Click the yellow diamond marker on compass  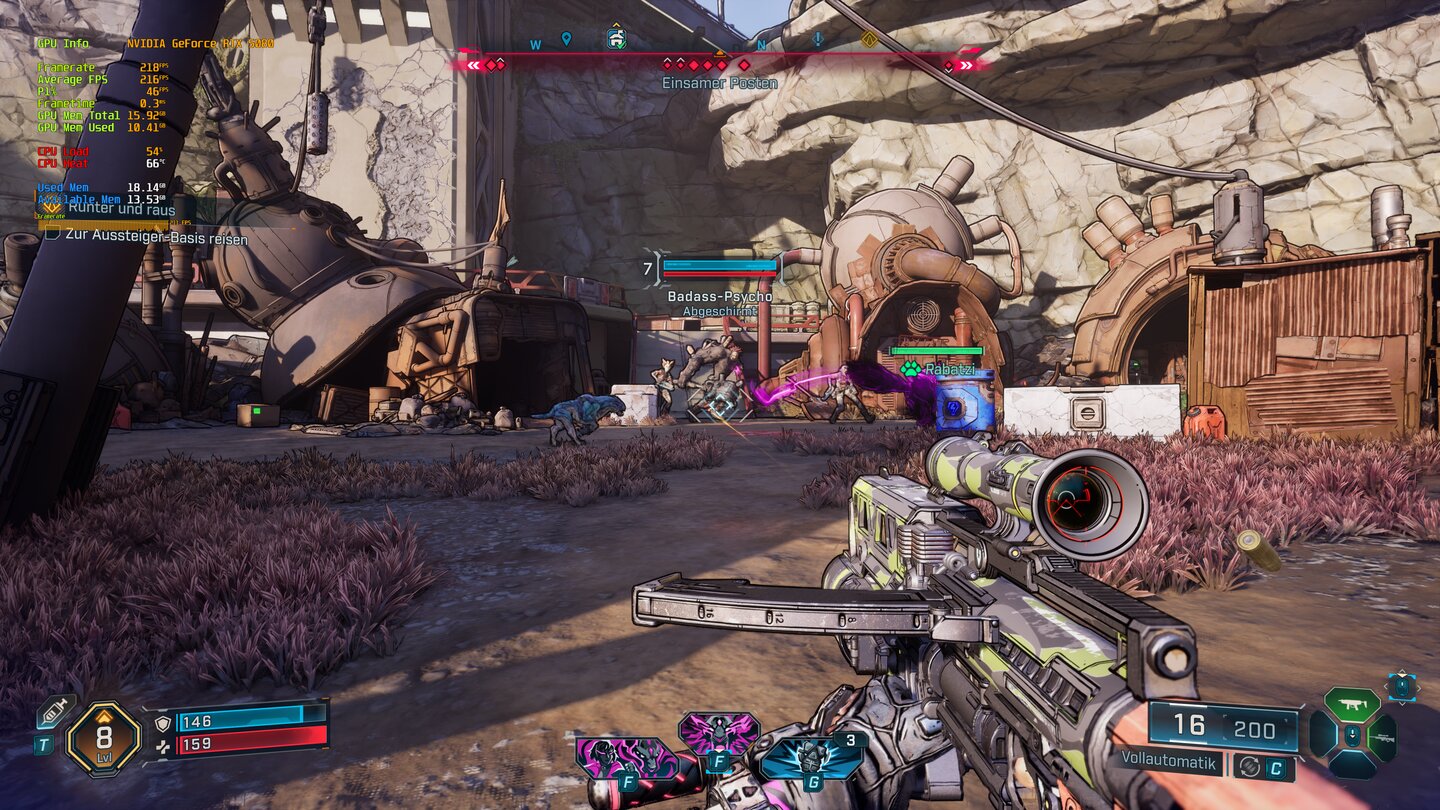868,40
